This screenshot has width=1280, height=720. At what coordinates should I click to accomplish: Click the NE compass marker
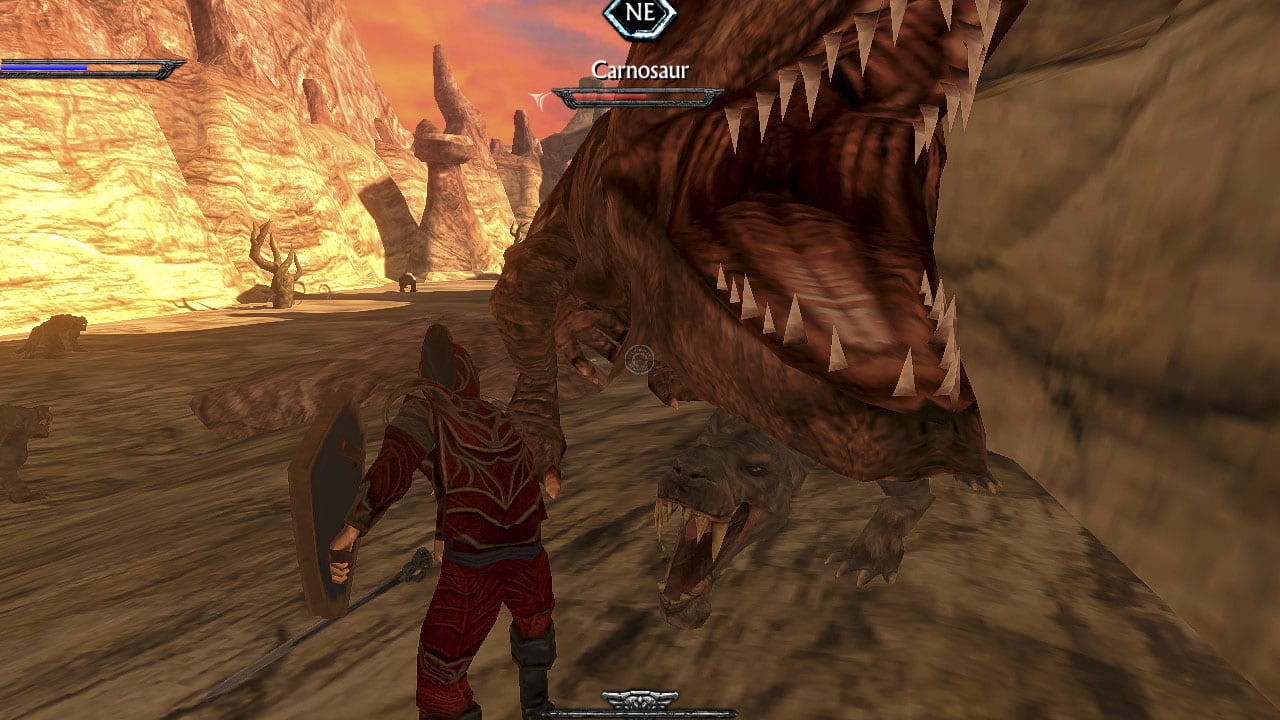640,15
